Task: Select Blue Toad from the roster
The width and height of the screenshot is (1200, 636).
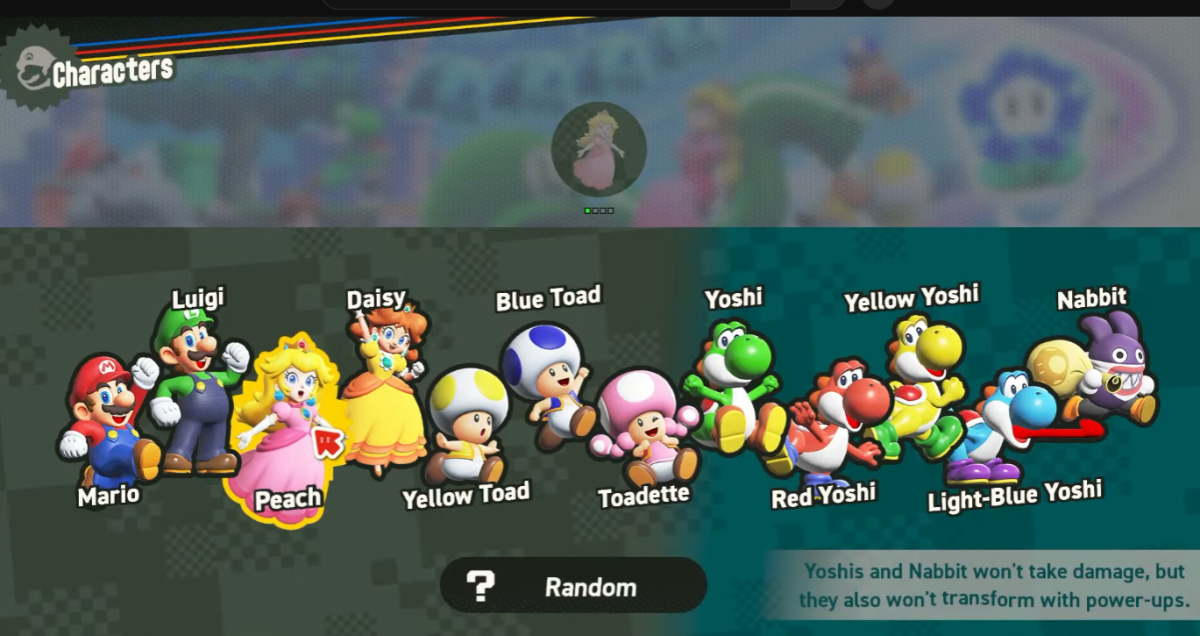Action: (546, 380)
